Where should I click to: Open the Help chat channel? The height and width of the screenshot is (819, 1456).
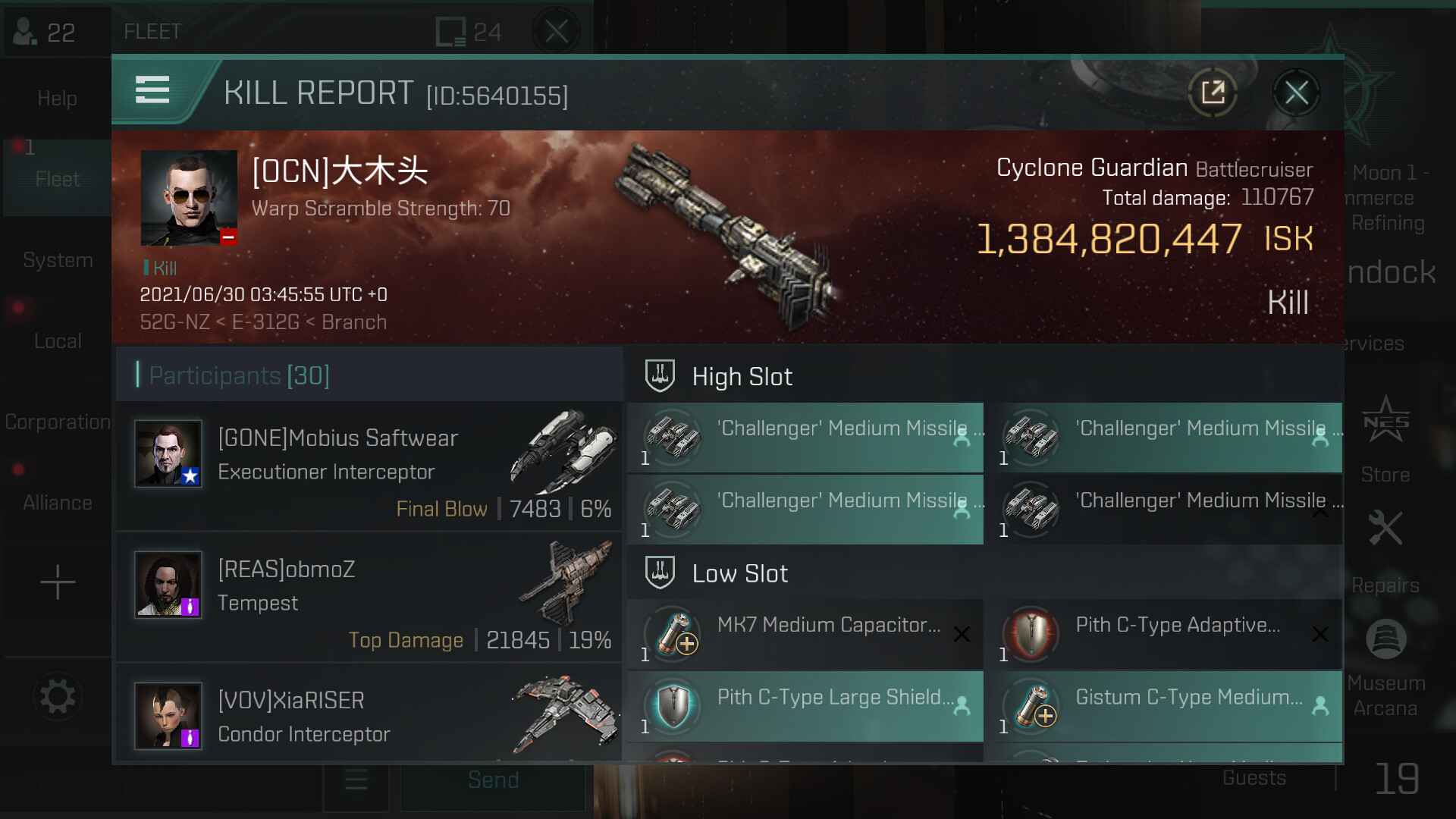(57, 98)
